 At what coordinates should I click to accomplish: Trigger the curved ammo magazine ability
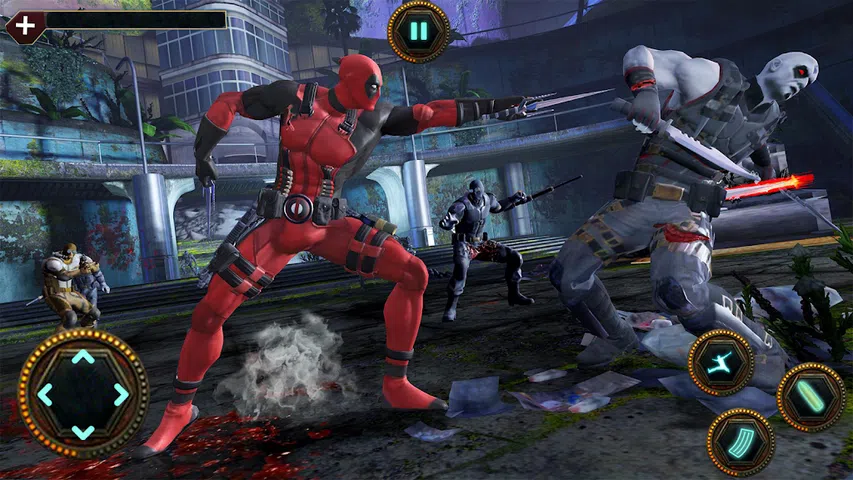click(740, 441)
